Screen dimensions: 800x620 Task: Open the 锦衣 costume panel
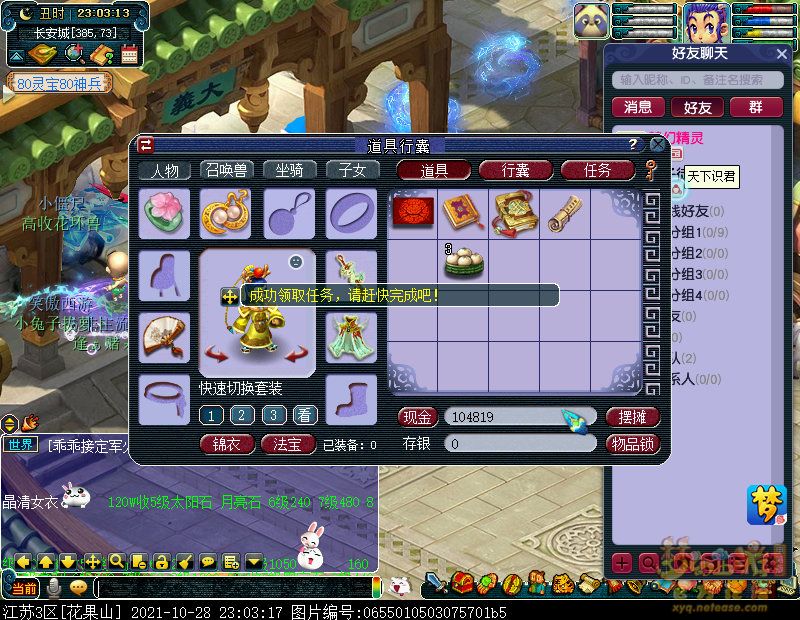(x=227, y=444)
